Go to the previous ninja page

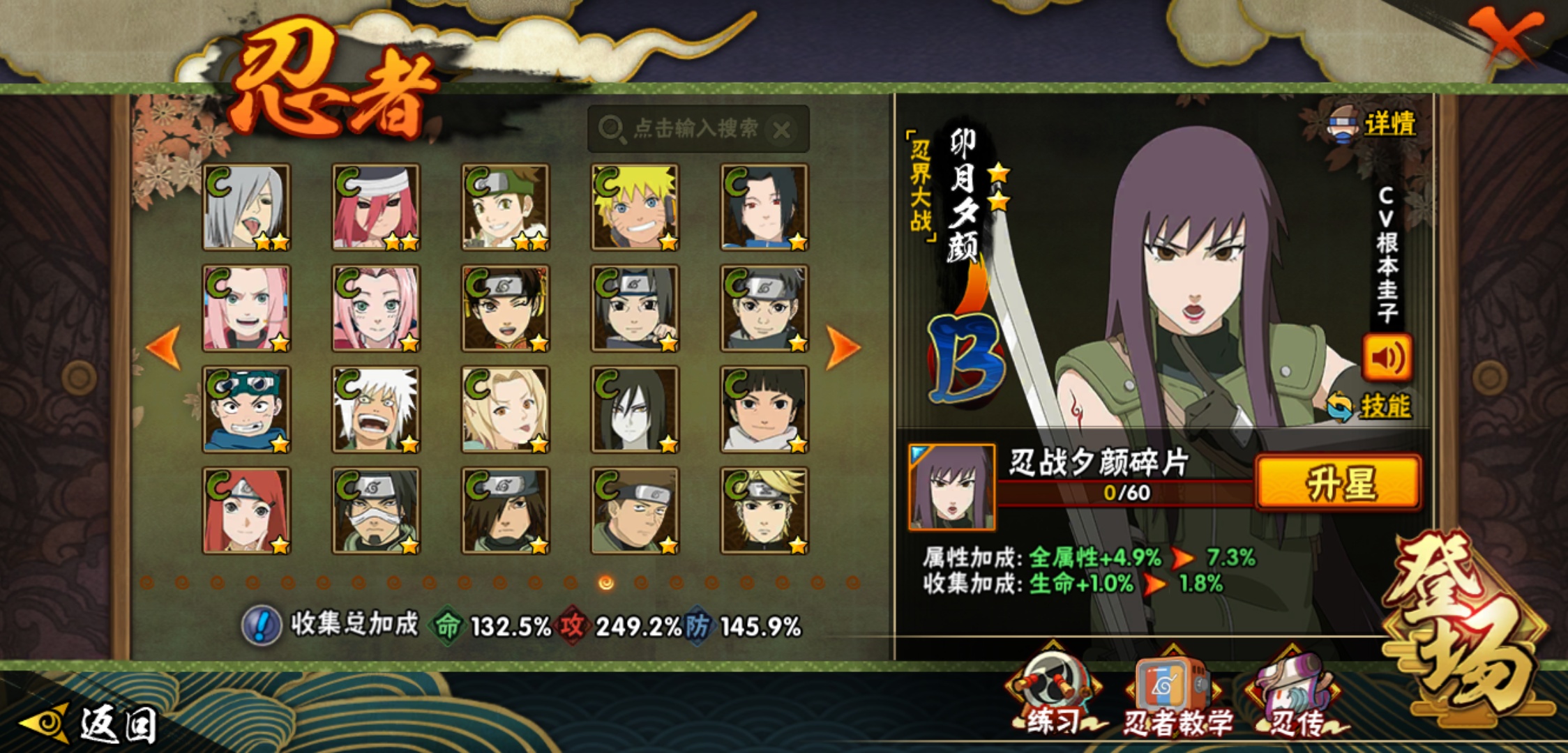(x=165, y=347)
